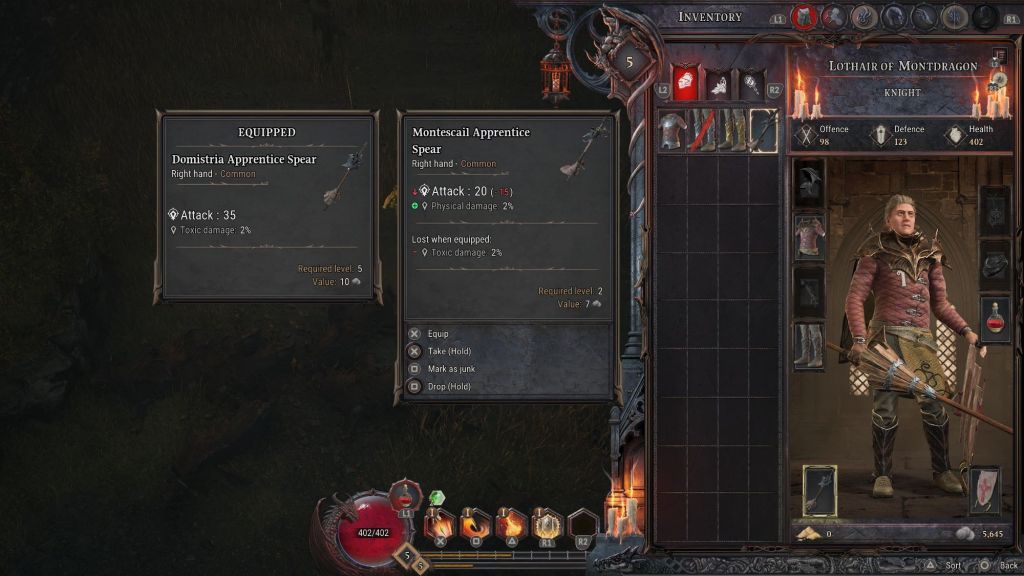Image resolution: width=1024 pixels, height=576 pixels.
Task: Pick the boots in the inventory grid
Action: 733,130
